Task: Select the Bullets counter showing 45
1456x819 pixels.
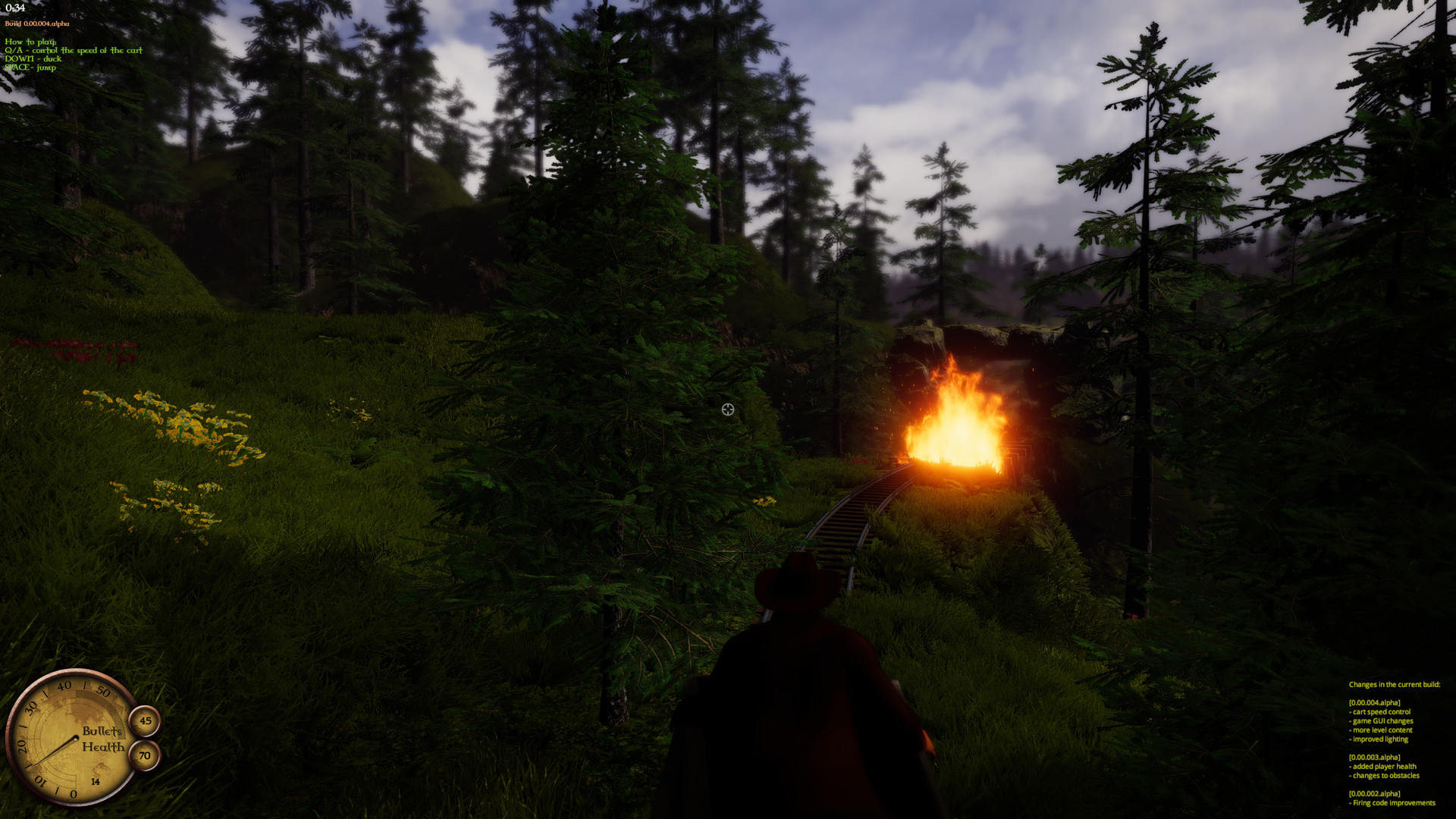Action: [x=145, y=720]
